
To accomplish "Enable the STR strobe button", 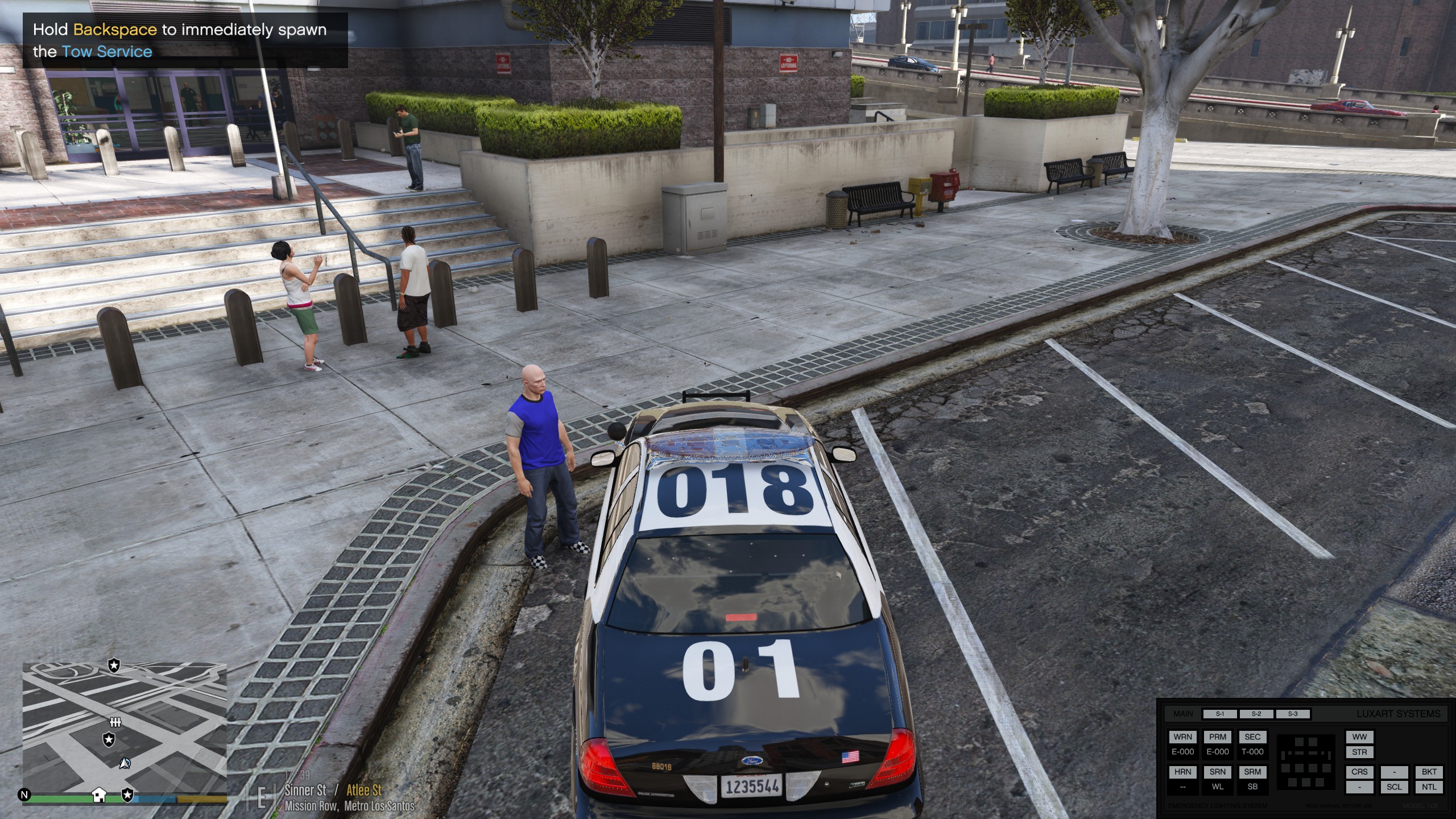I will point(1359,752).
